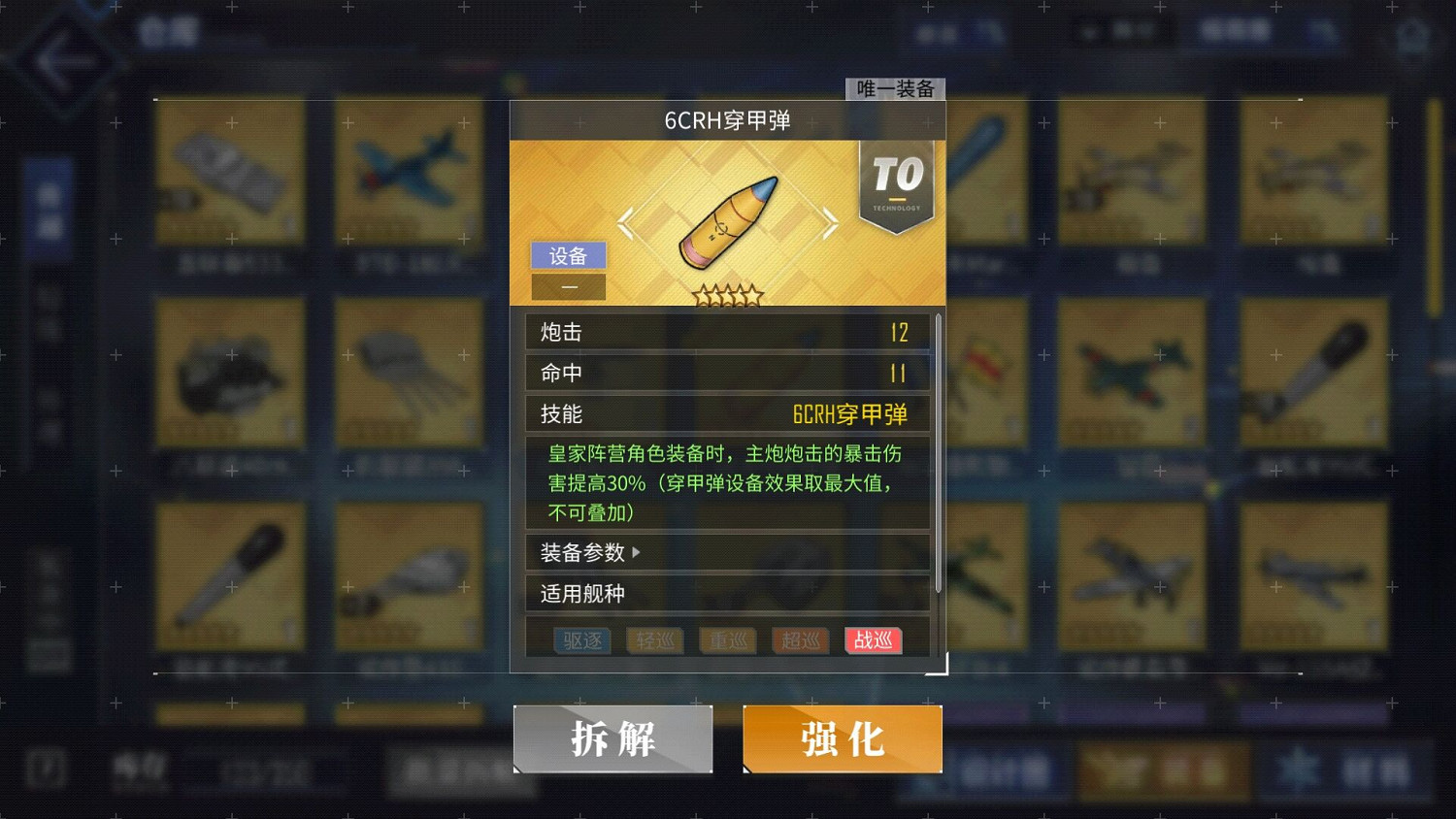
Task: Select the highlighted 战巡 battlecruiser tag
Action: [873, 640]
